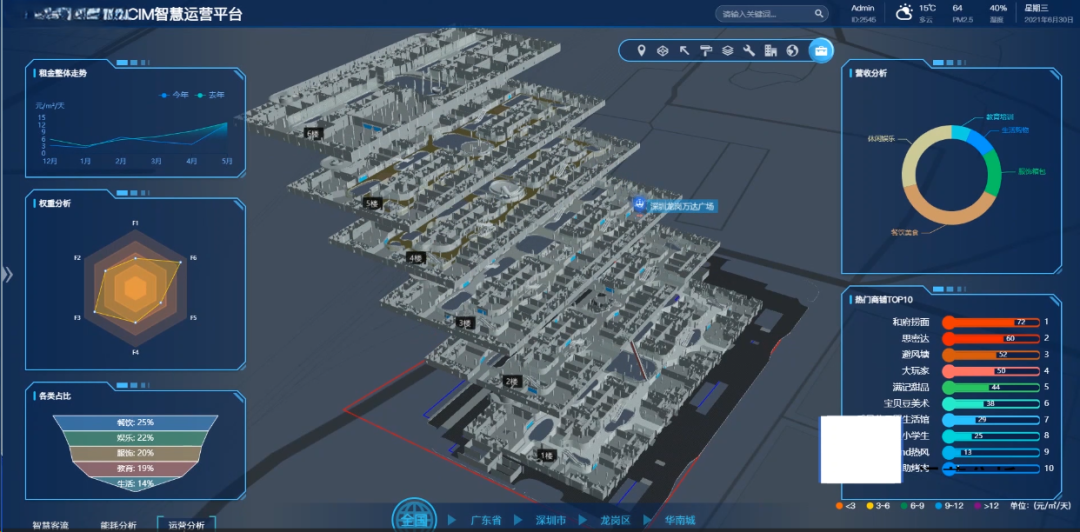This screenshot has height=532, width=1080.
Task: Open the wrench settings tool
Action: [x=749, y=50]
